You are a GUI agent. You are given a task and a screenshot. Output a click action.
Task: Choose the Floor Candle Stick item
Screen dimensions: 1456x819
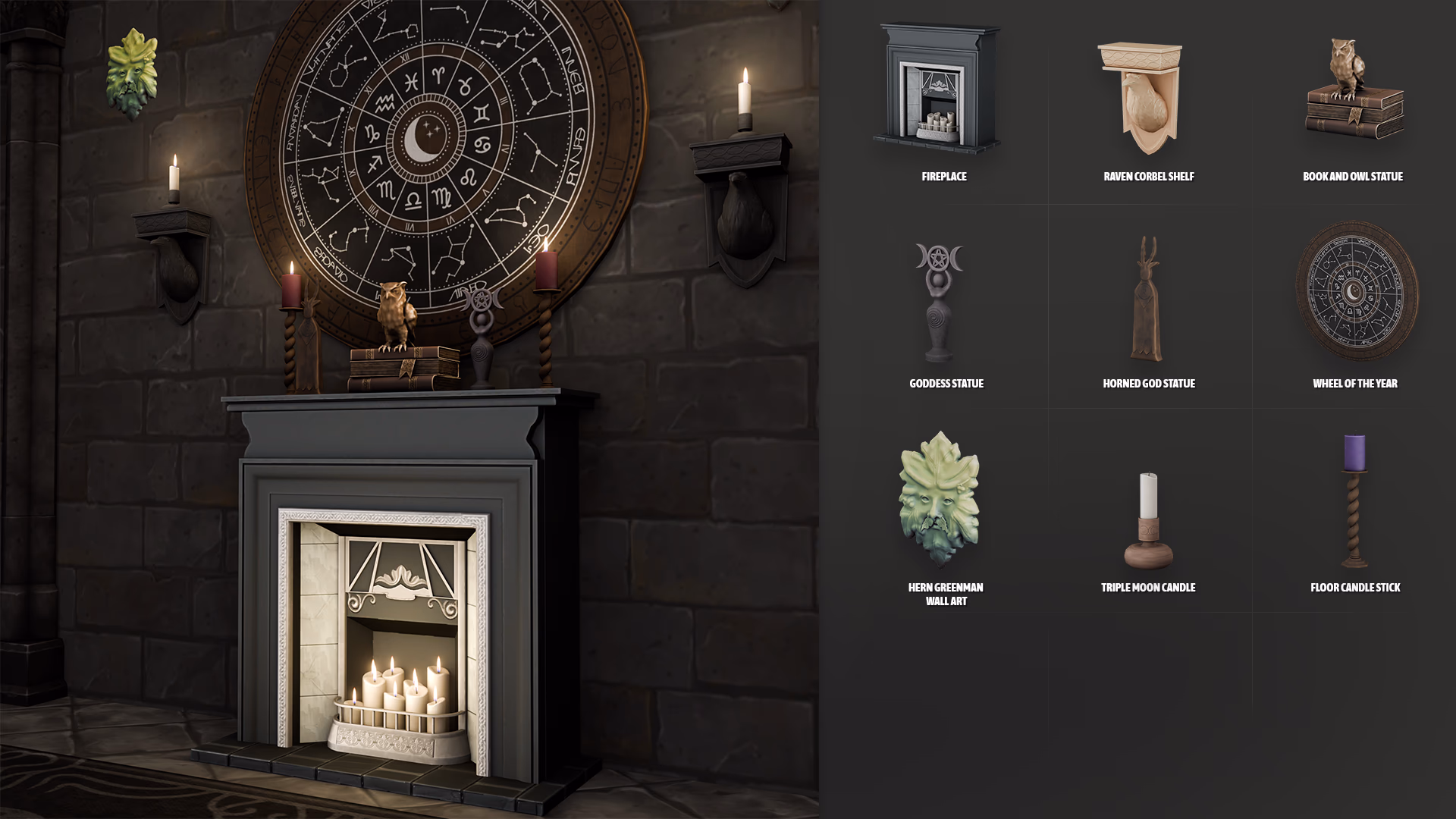(x=1354, y=500)
